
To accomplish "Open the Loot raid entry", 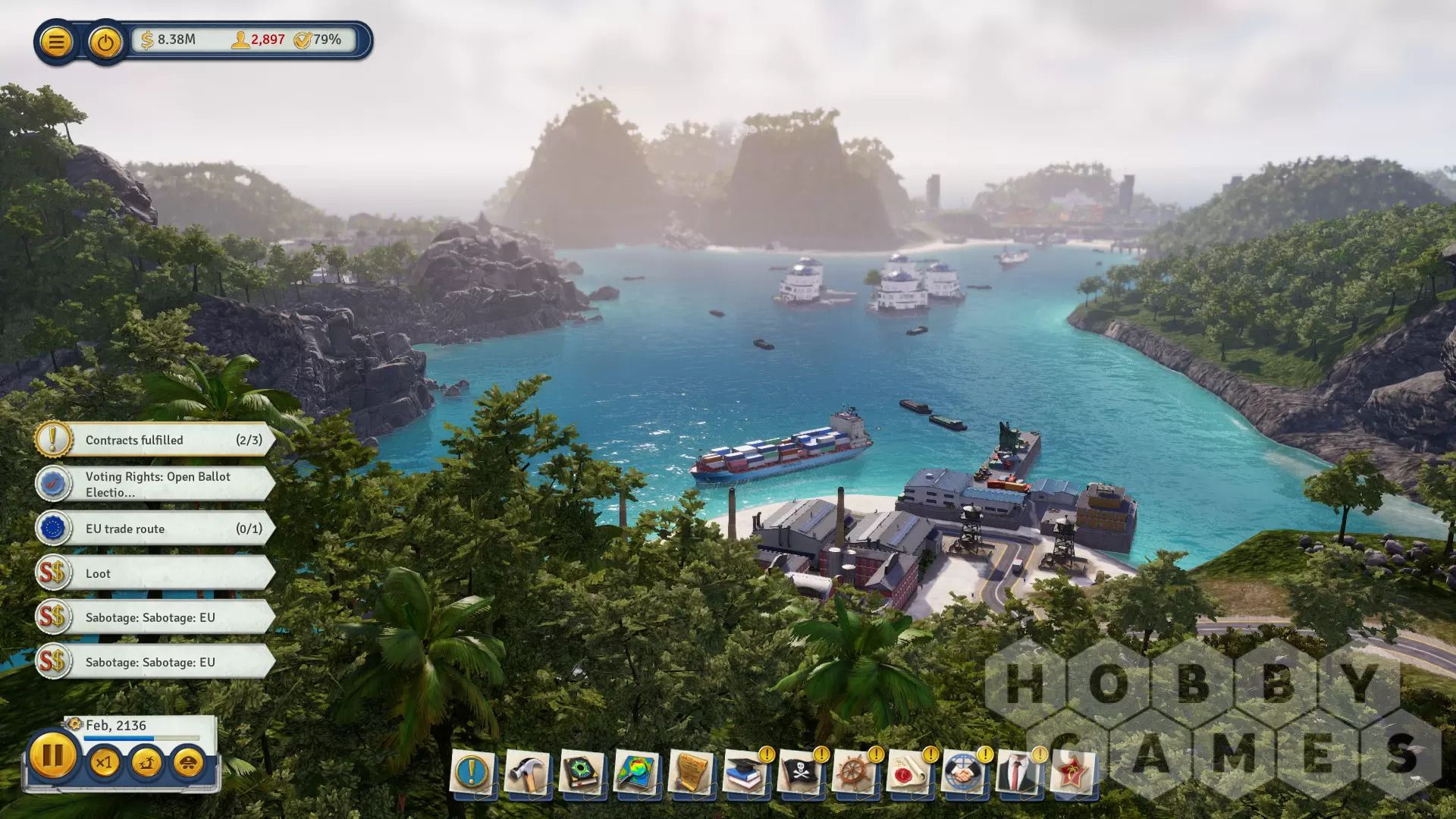I will pos(155,573).
